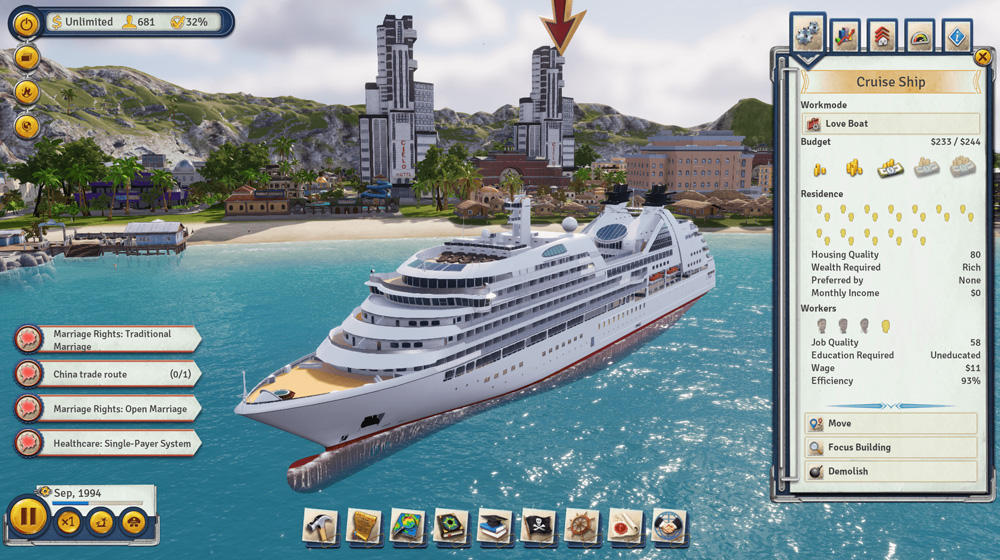Viewport: 1000px width, 560px height.
Task: Set game speed to x1
Action: pos(68,521)
